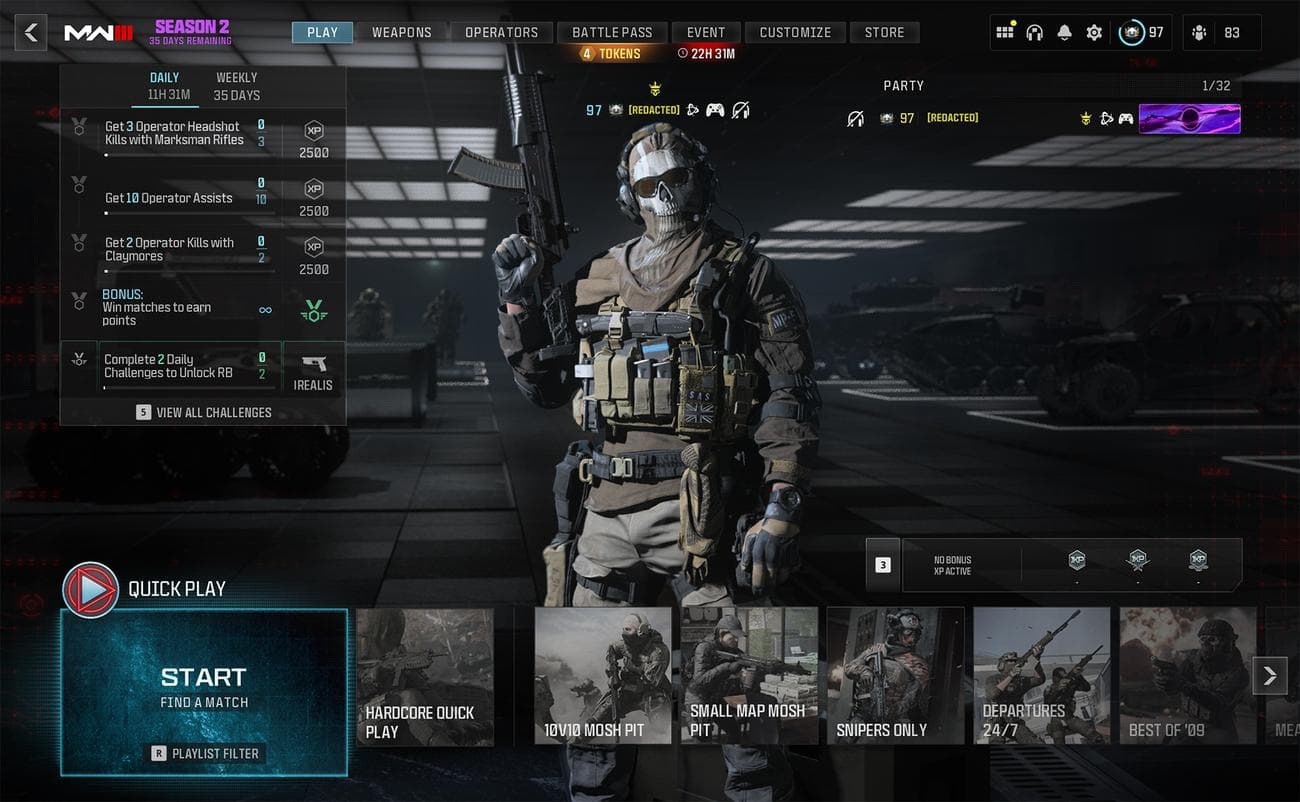
Task: Click the CoD HQ icon showing 83
Action: tap(1198, 32)
